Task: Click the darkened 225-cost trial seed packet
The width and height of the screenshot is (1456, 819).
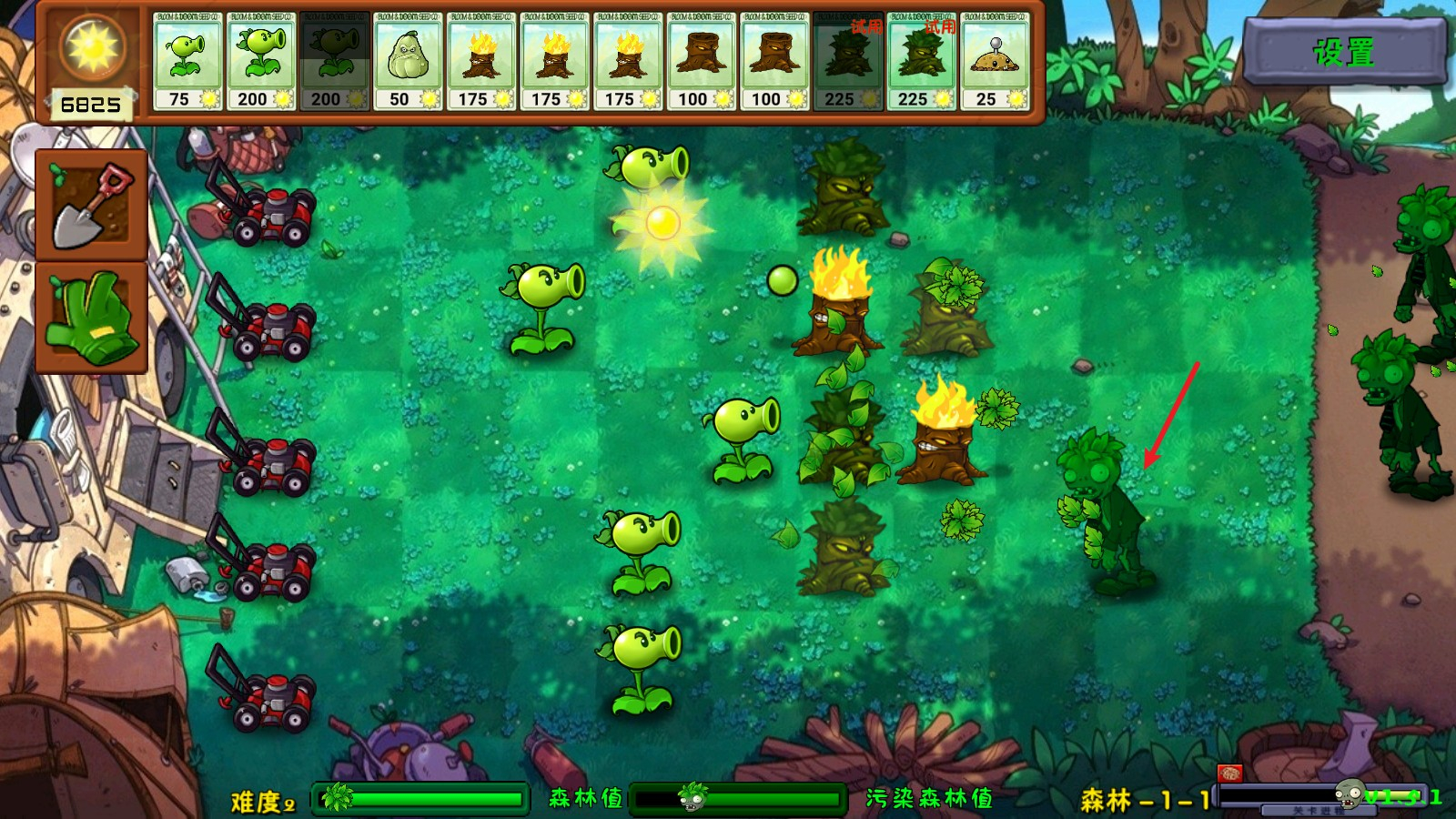Action: (x=848, y=61)
